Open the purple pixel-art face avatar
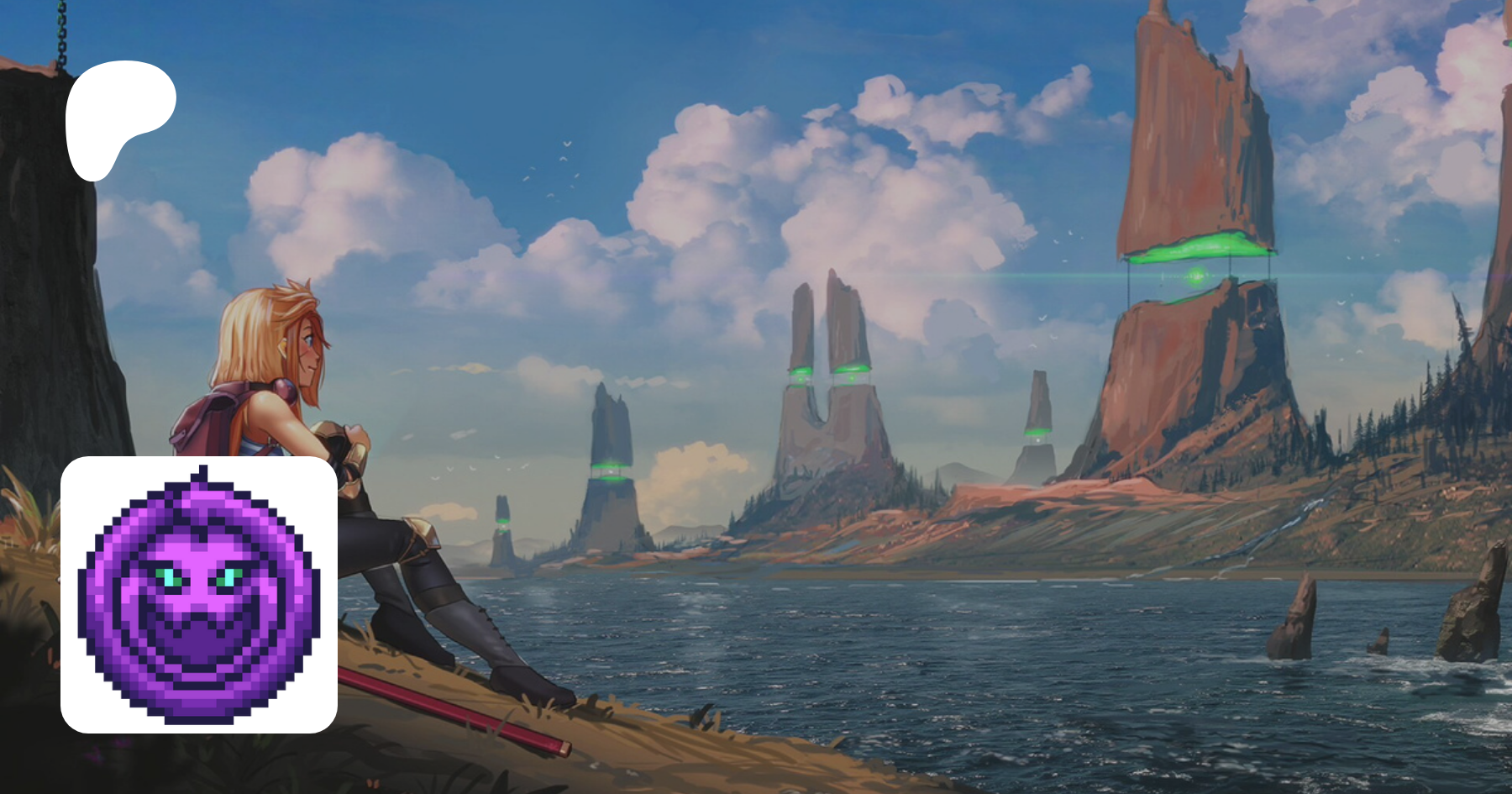Screen dimensions: 1512x794 [199, 594]
